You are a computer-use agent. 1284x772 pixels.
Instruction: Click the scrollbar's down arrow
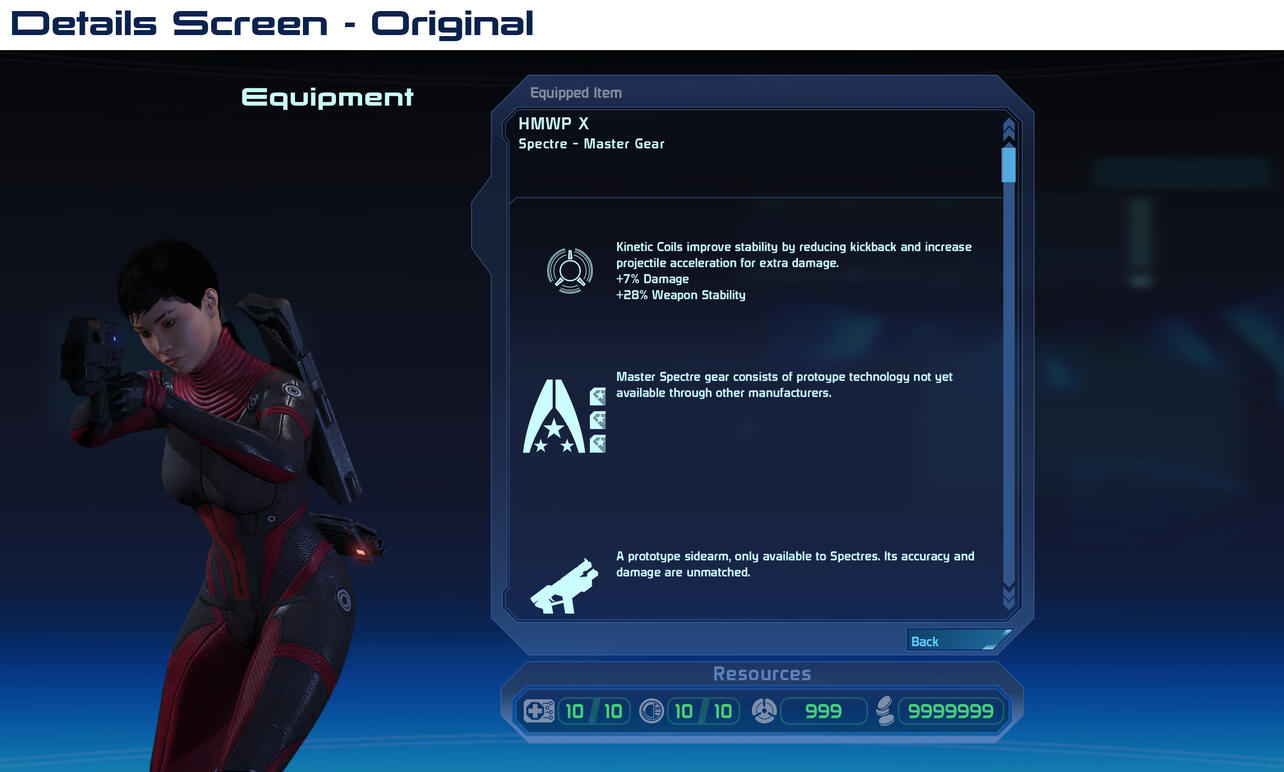(1008, 597)
